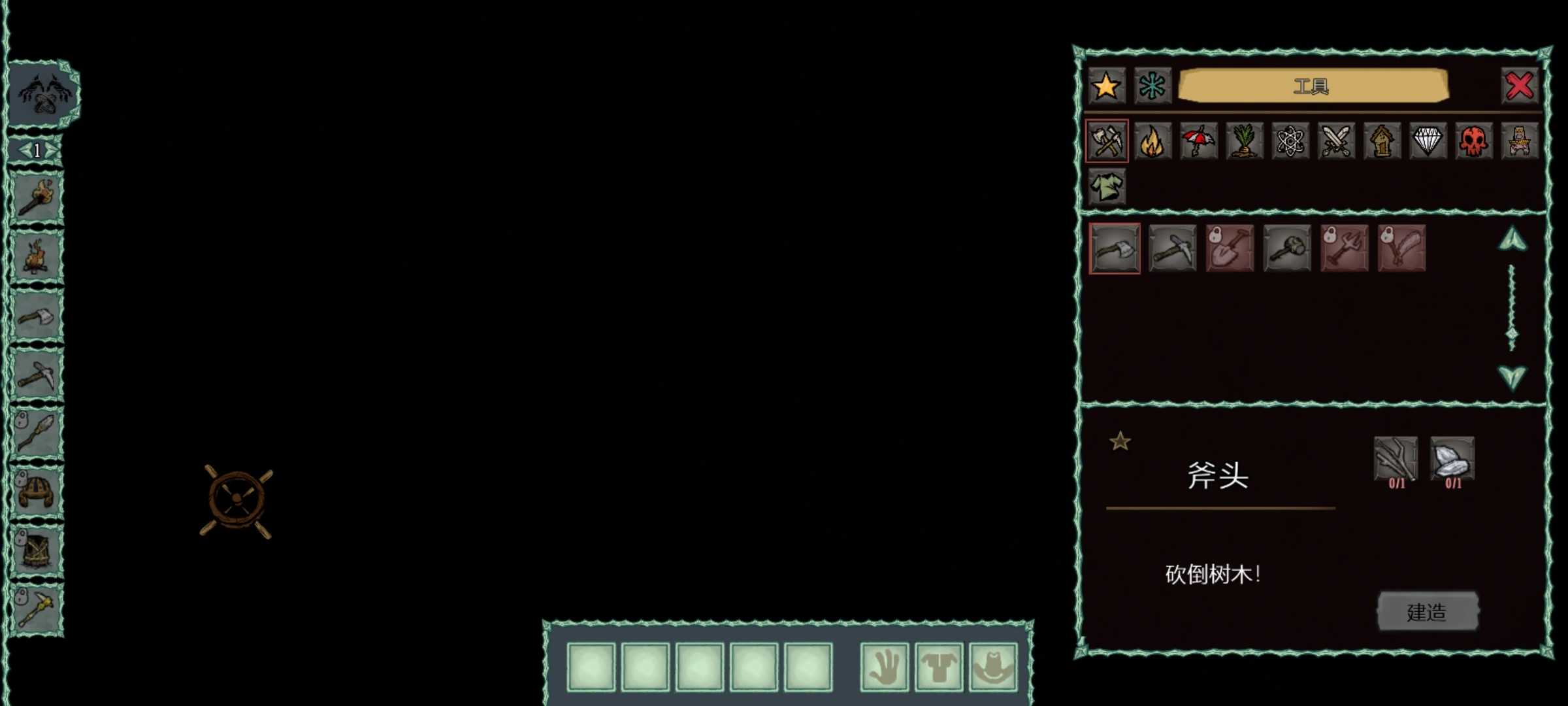Select the green shirt clothing category
Image resolution: width=1568 pixels, height=706 pixels.
1107,187
